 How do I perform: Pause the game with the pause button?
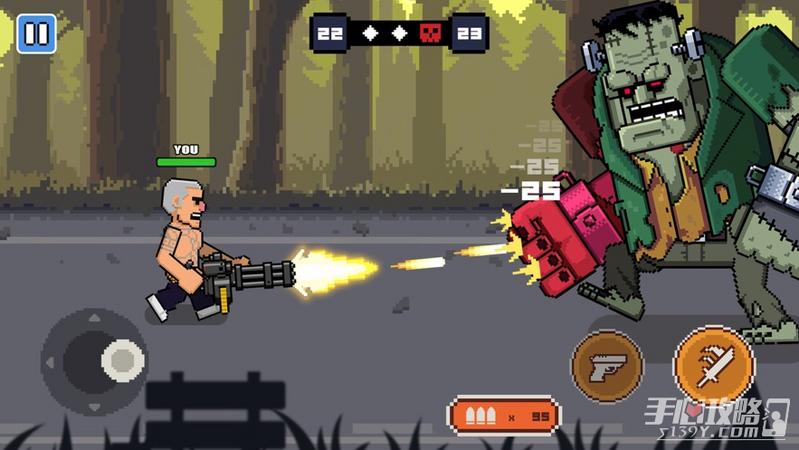pos(36,34)
